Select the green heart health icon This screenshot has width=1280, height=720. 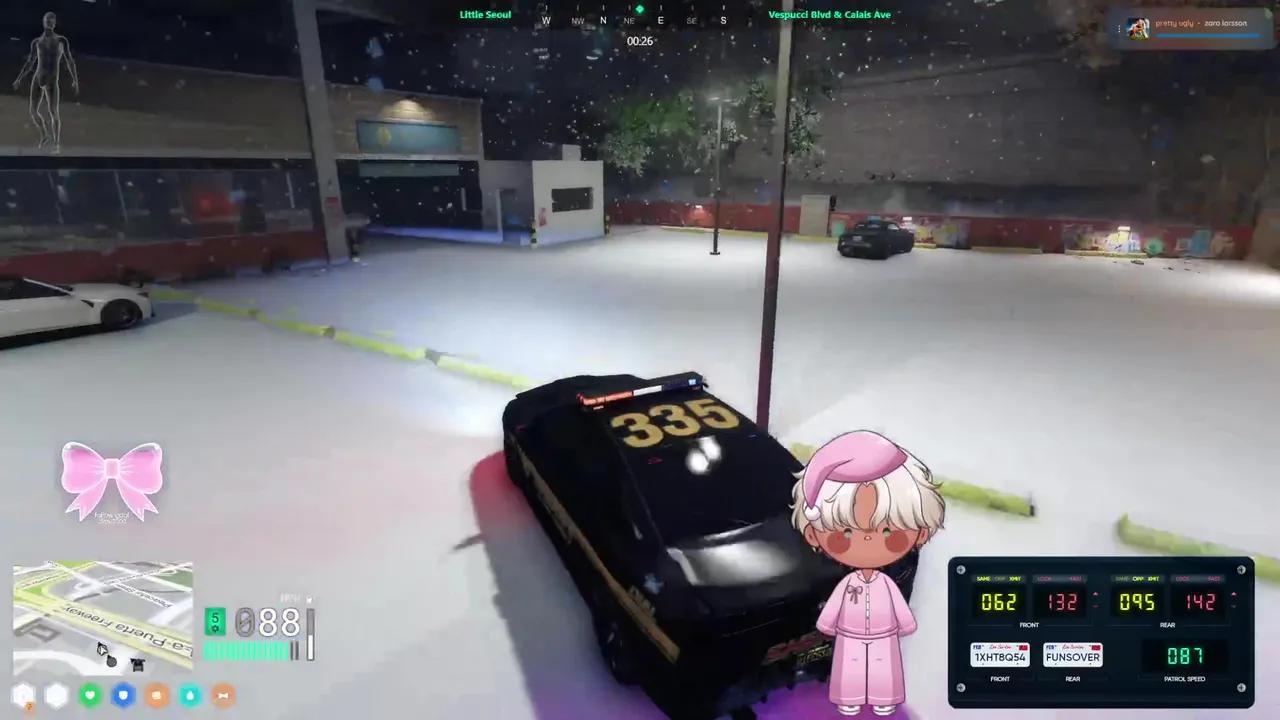(89, 695)
